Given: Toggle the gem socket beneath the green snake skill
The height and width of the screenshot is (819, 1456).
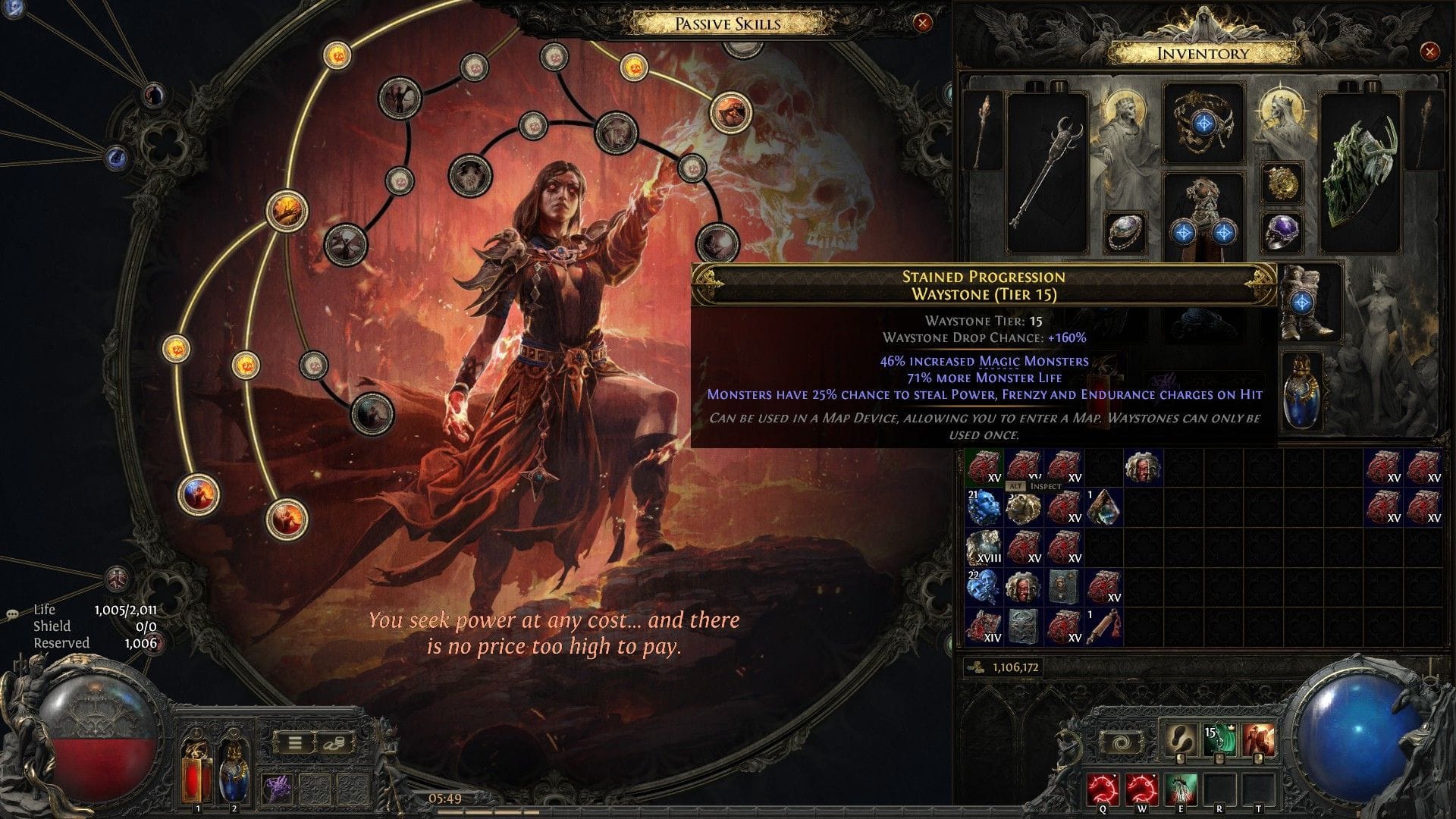Looking at the screenshot, I should click(x=1220, y=758).
